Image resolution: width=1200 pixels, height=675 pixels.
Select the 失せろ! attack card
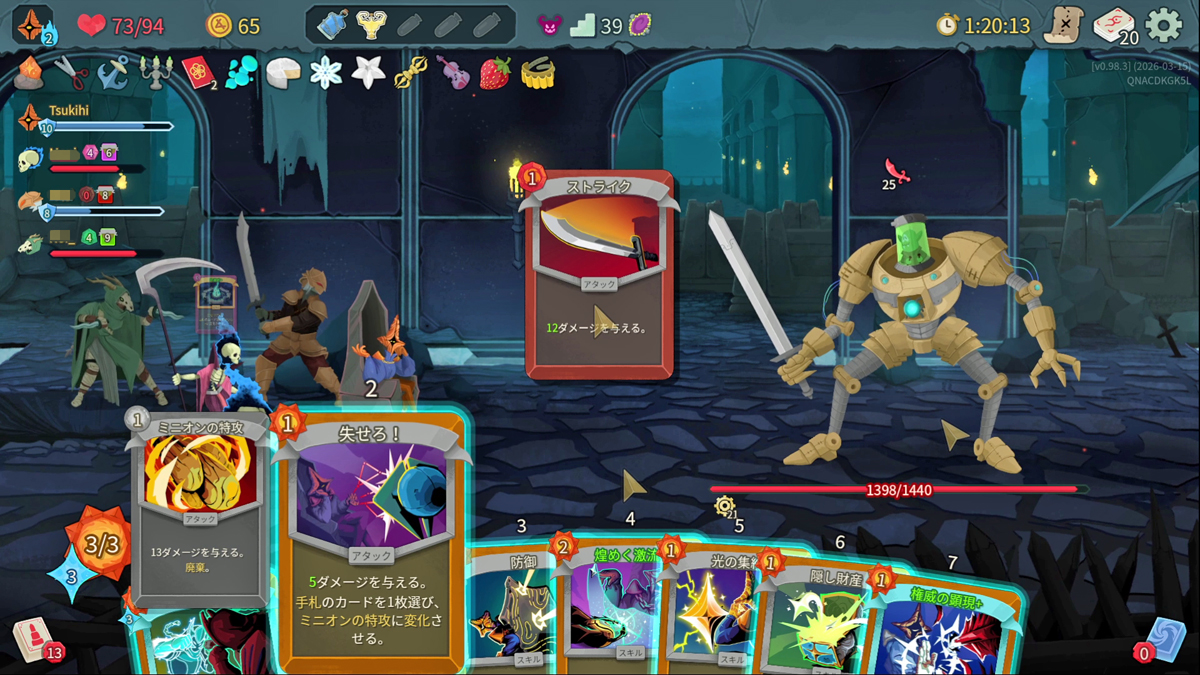tap(371, 540)
